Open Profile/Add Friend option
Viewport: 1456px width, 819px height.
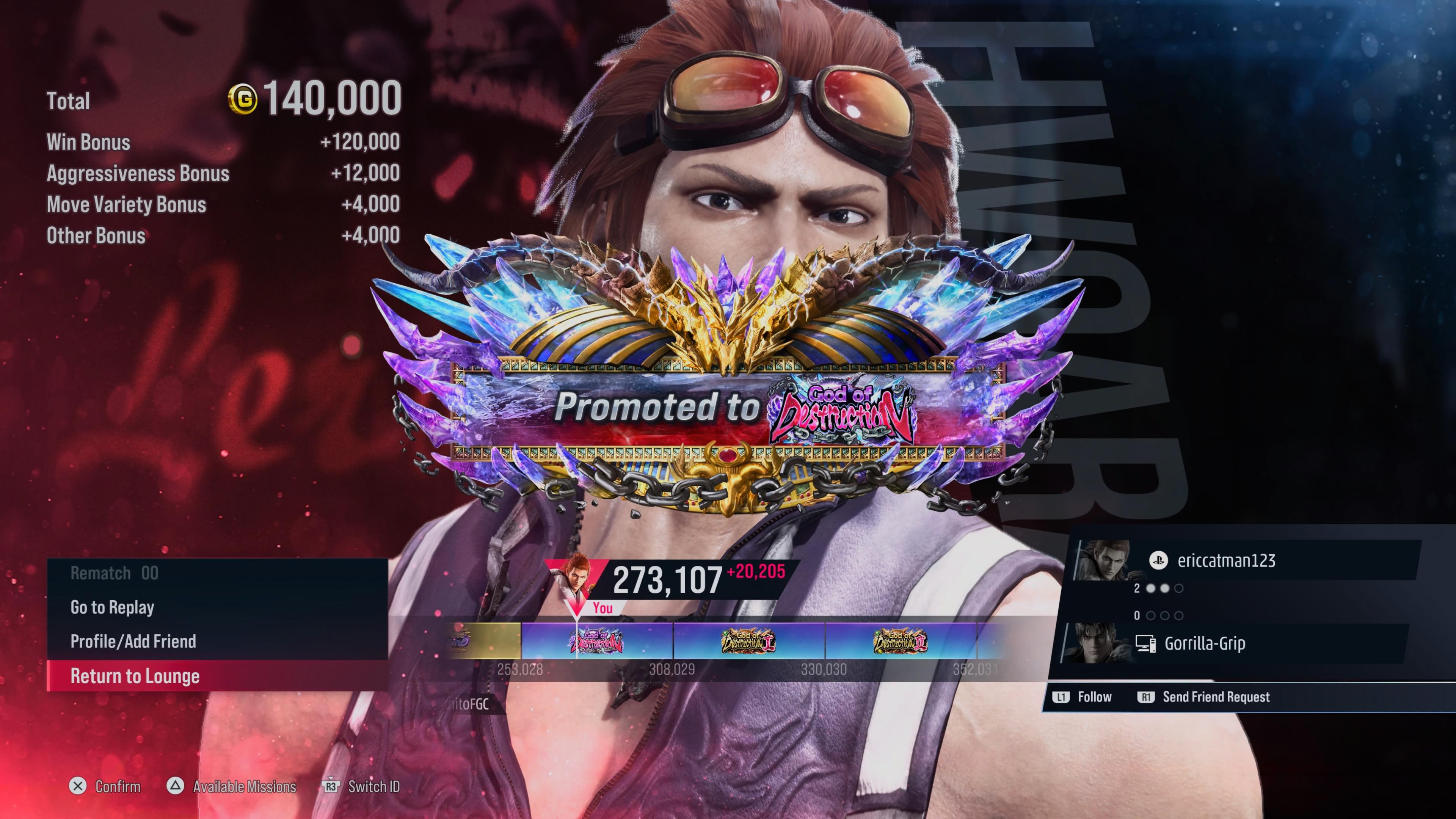coord(133,642)
